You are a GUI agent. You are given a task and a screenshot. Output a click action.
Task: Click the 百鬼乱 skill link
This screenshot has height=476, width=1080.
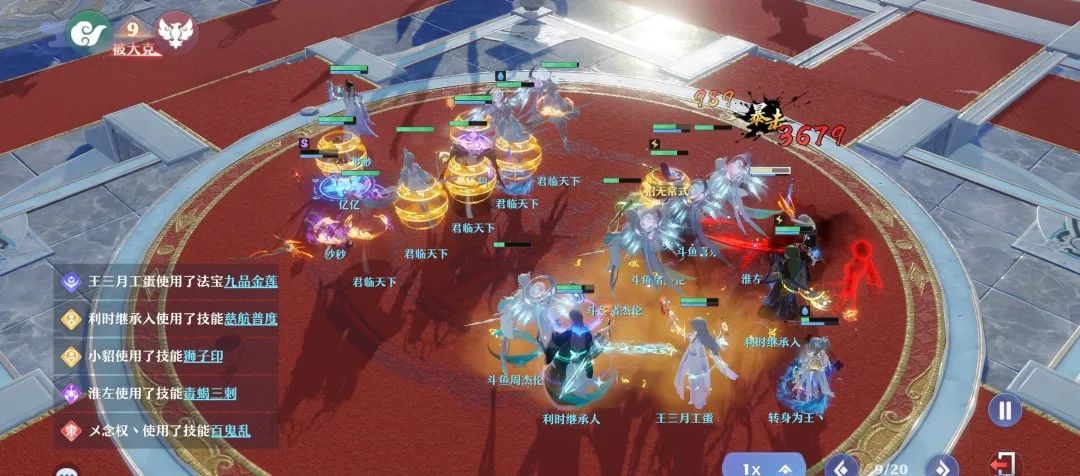click(x=230, y=430)
